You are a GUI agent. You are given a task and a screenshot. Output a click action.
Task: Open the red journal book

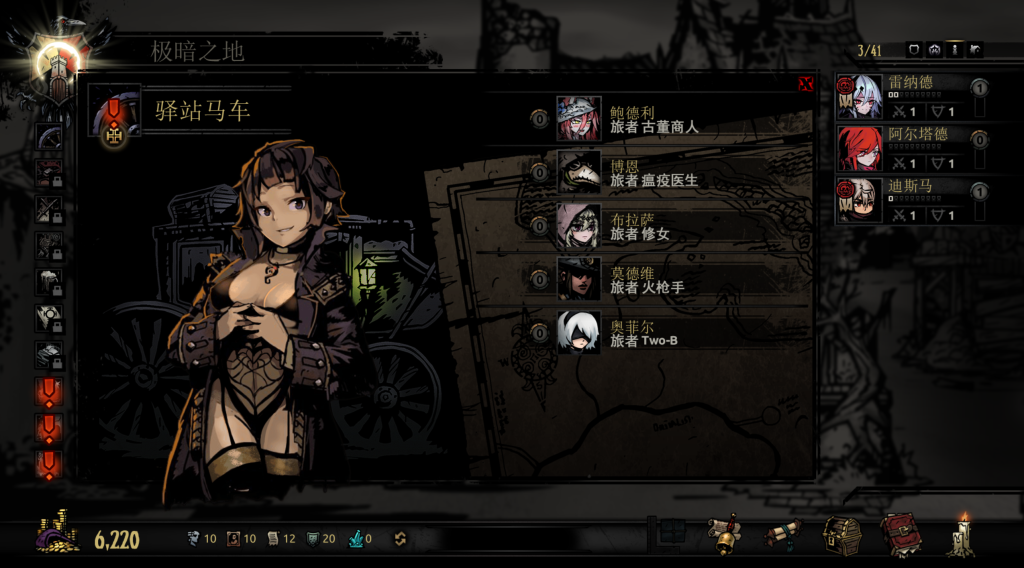tap(900, 536)
